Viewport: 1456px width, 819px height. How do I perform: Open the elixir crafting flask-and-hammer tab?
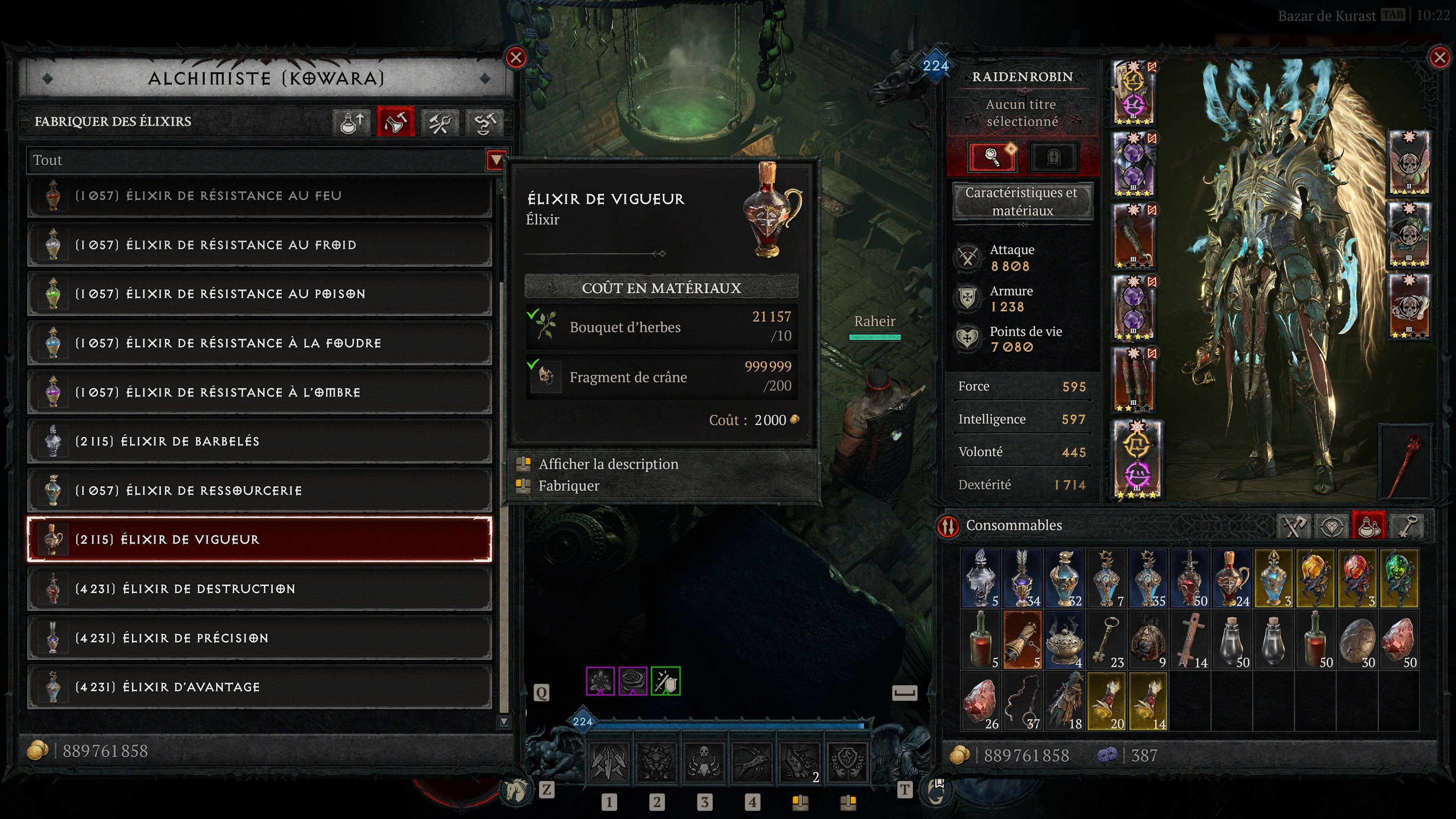click(x=395, y=122)
